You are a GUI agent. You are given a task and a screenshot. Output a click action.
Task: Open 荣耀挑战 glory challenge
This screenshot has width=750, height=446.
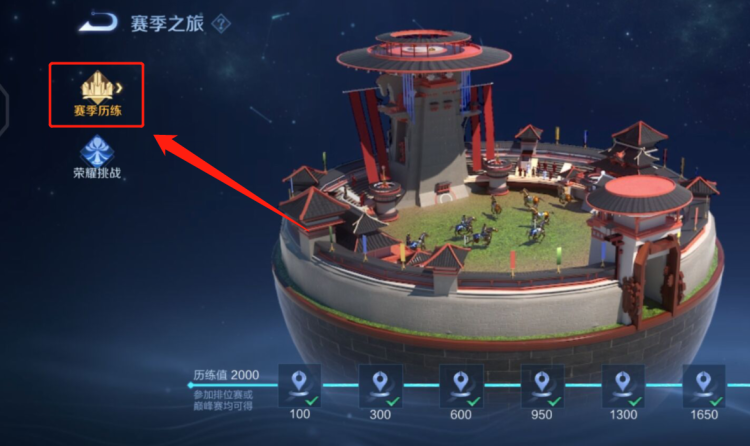(x=97, y=159)
